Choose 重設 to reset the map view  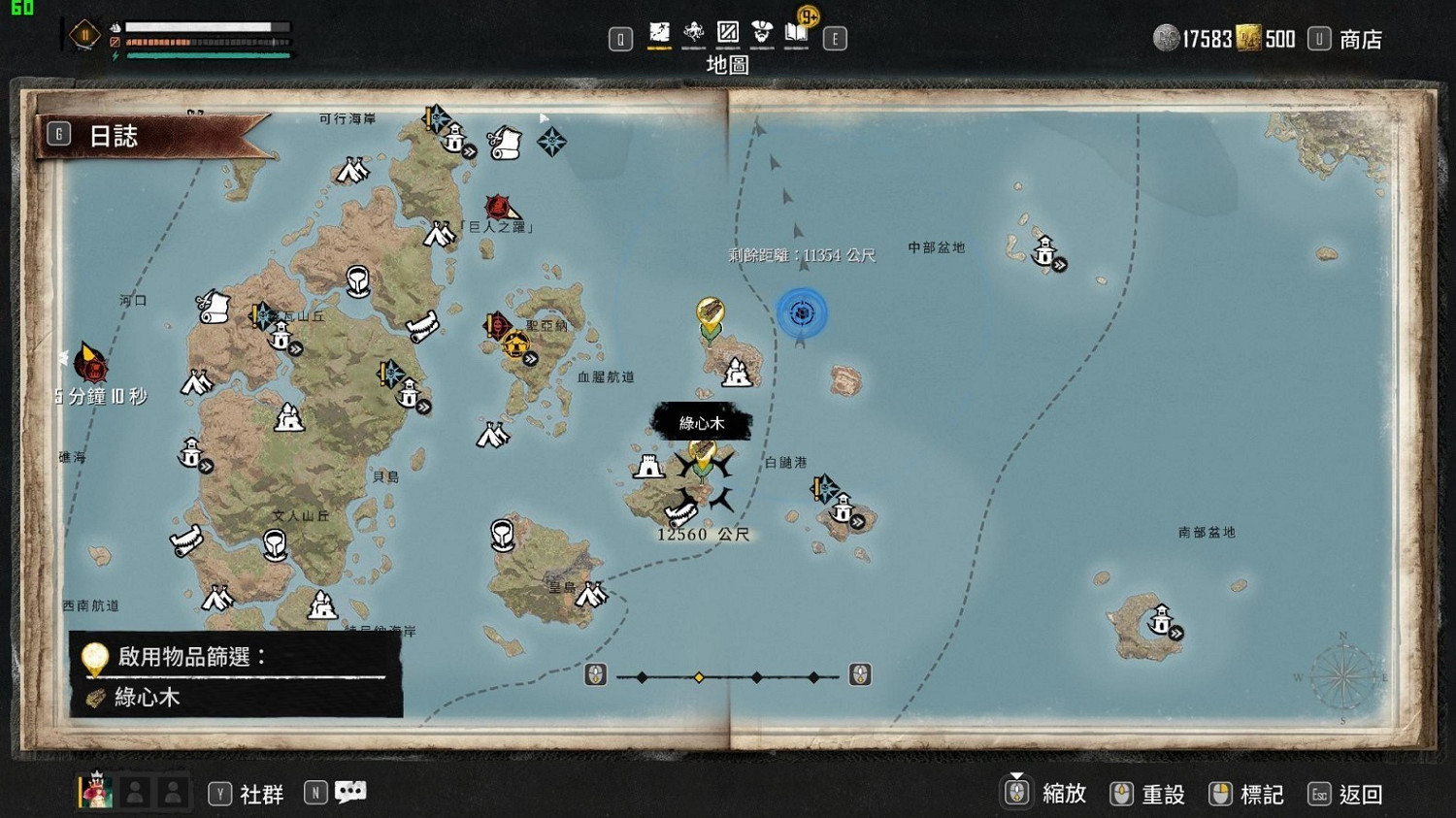click(x=1162, y=795)
